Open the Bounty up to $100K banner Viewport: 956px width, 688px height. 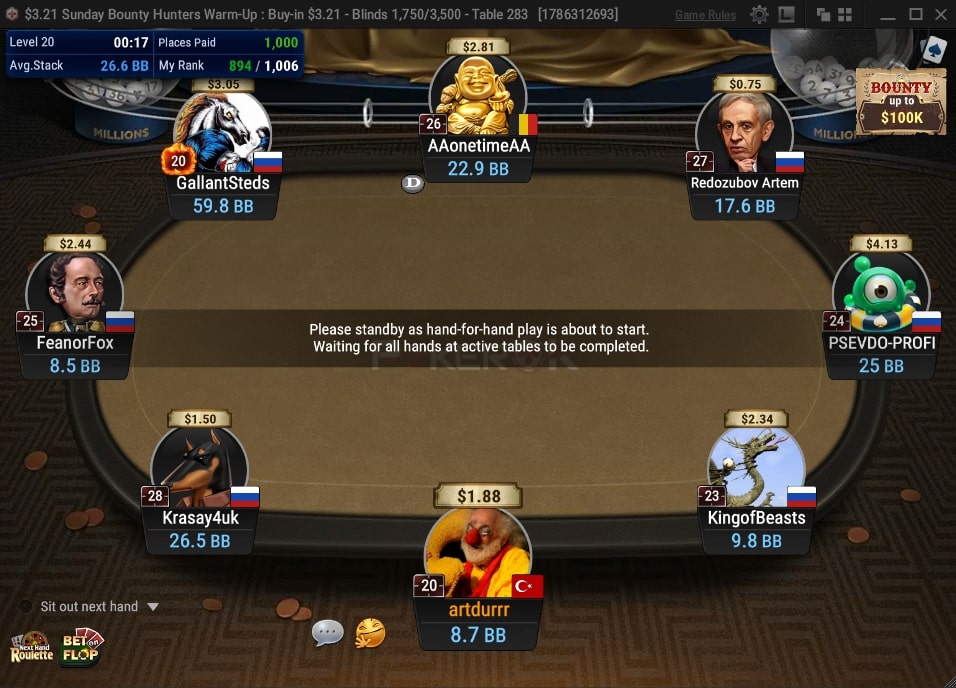[x=901, y=103]
